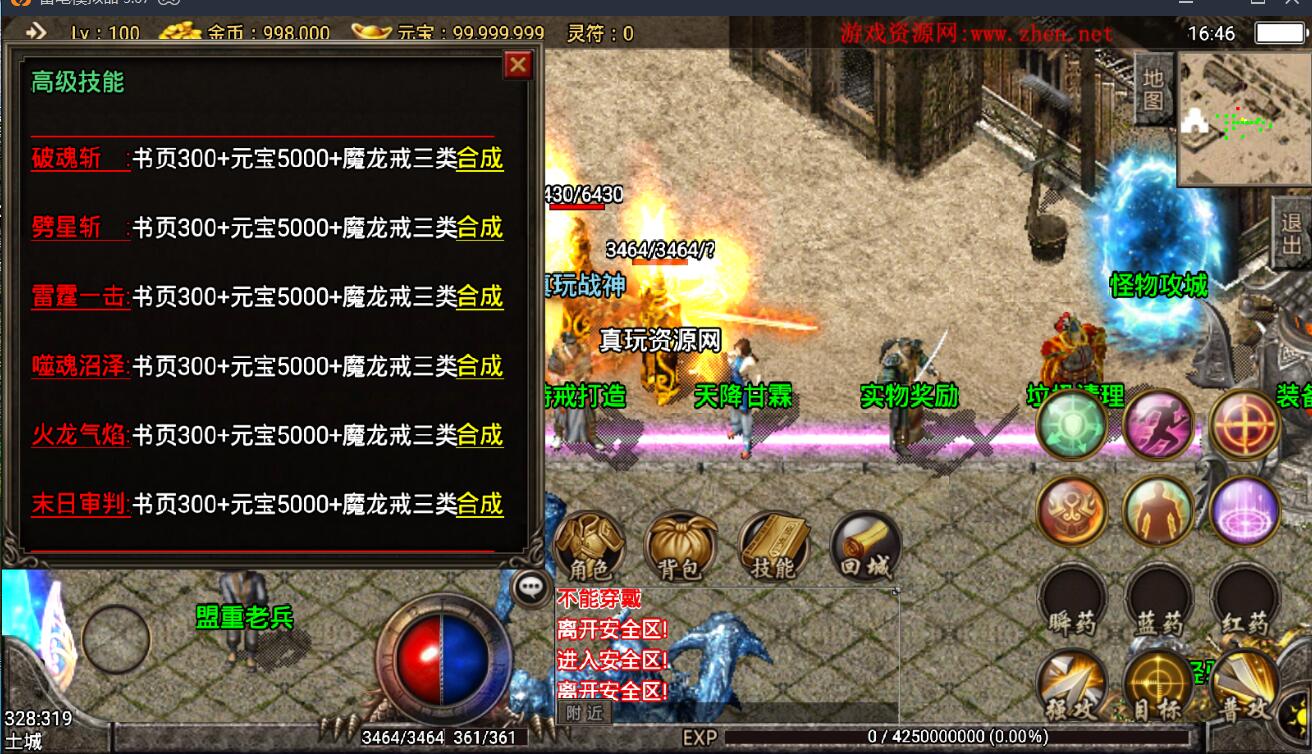Choose 合成 next to 雷霆一击
Image resolution: width=1312 pixels, height=754 pixels.
pyautogui.click(x=479, y=297)
